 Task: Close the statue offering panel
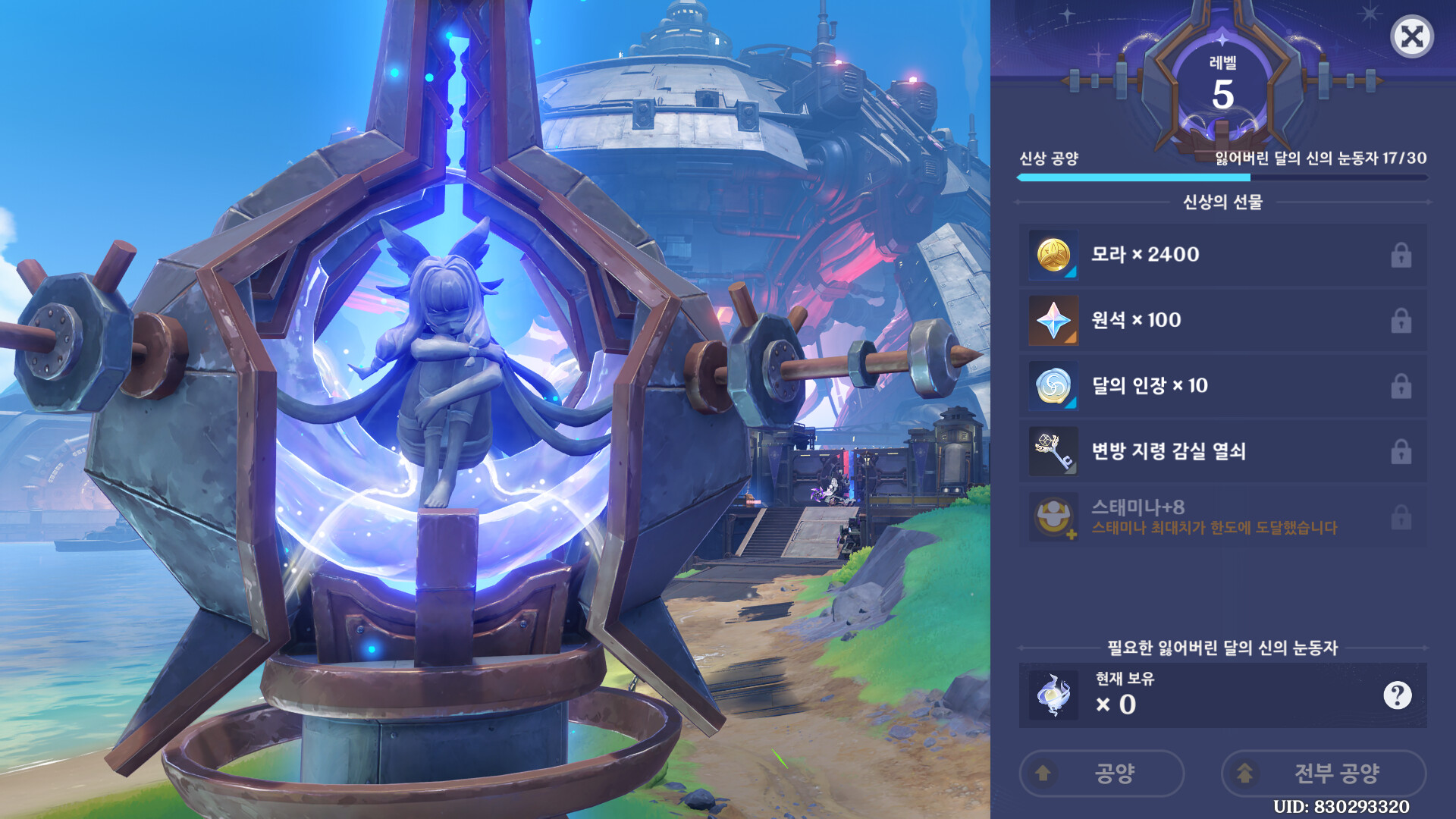(1411, 36)
